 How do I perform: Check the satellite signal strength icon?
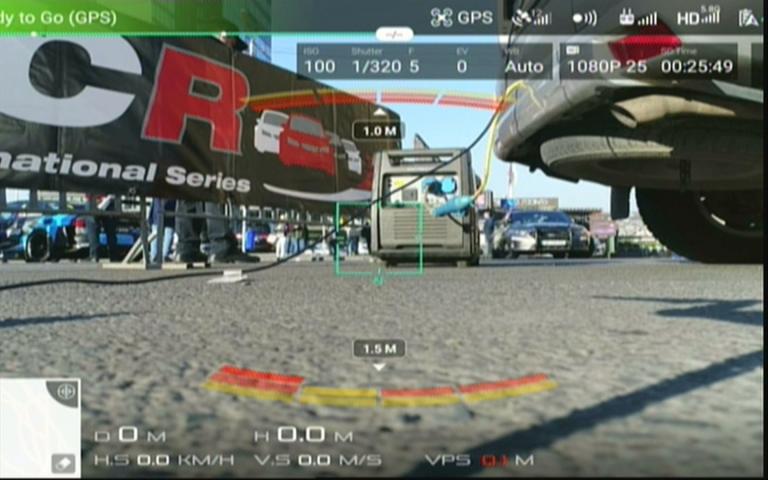(531, 17)
